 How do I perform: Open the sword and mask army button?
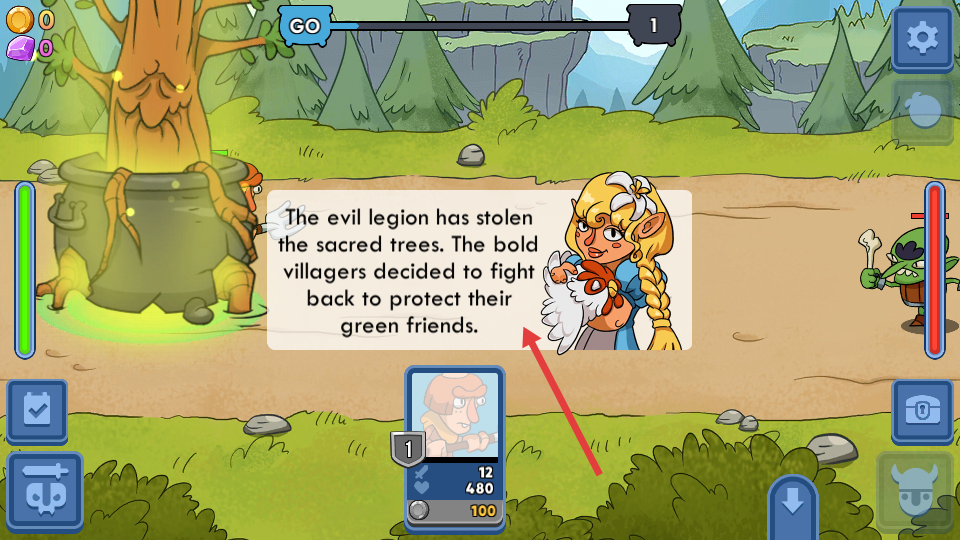tap(45, 490)
